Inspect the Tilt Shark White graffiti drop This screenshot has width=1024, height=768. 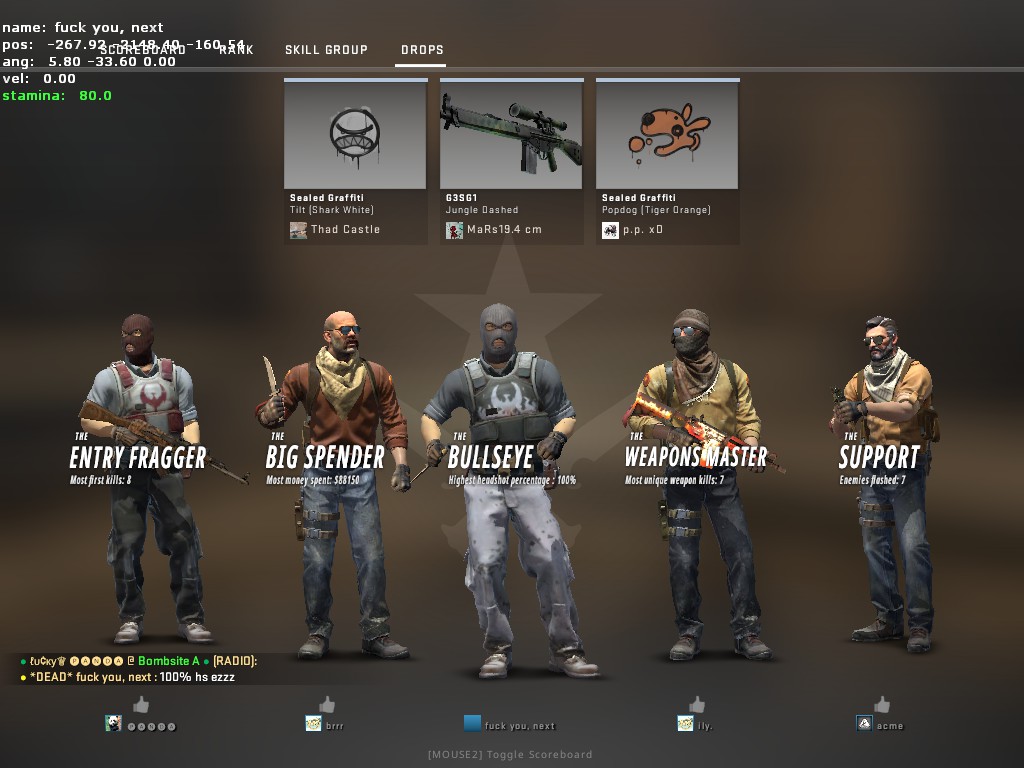pyautogui.click(x=355, y=134)
